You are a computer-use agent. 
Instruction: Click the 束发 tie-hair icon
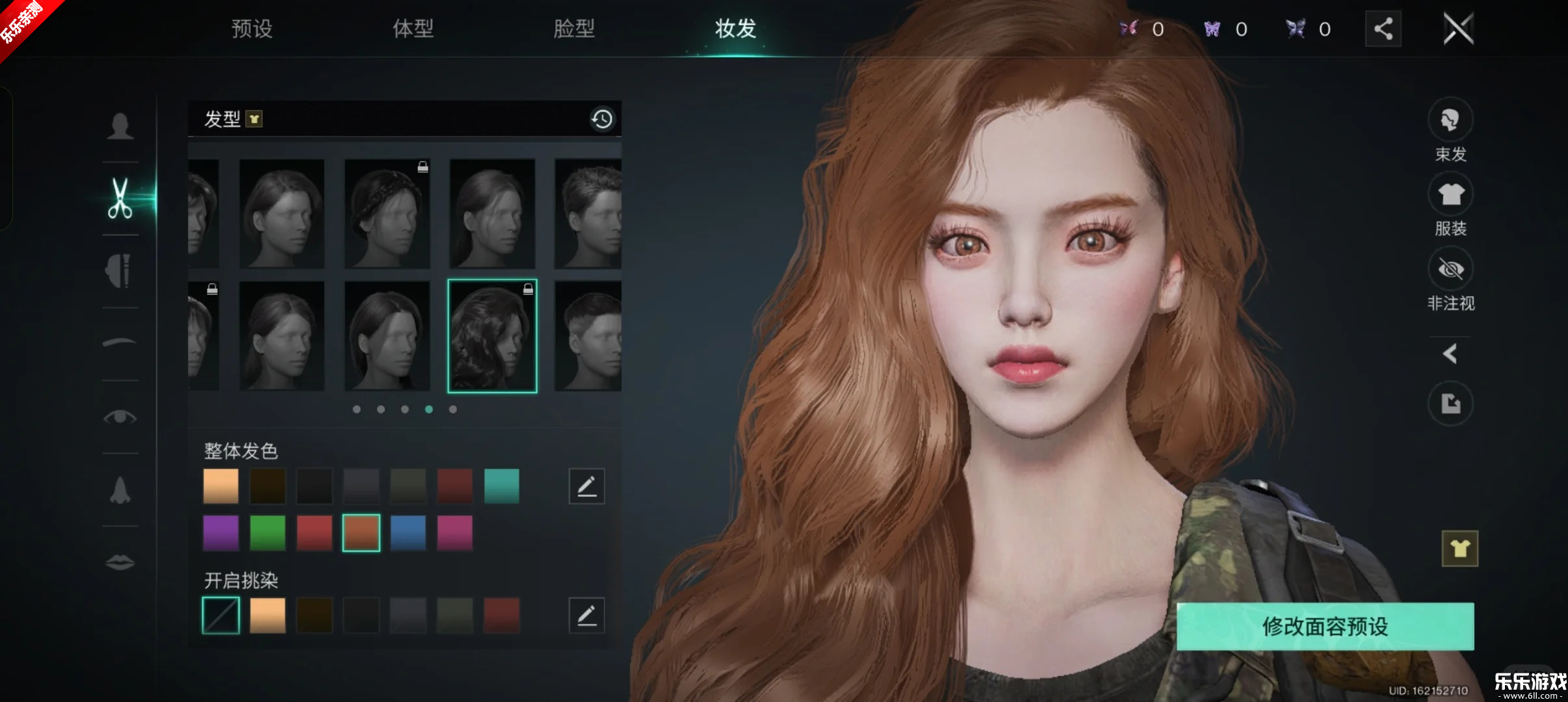(1452, 119)
